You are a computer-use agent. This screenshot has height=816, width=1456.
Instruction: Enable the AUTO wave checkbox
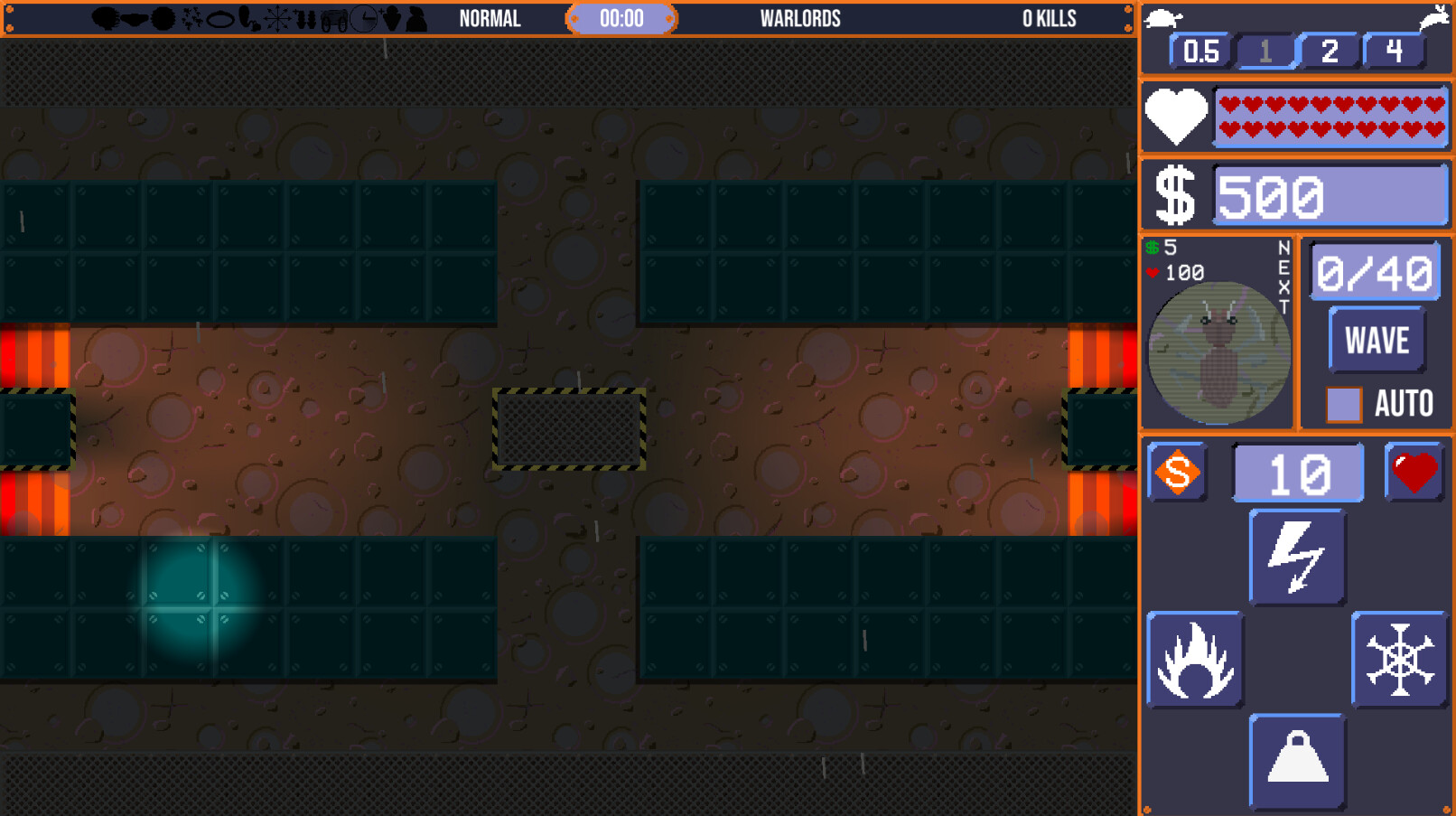pos(1343,403)
